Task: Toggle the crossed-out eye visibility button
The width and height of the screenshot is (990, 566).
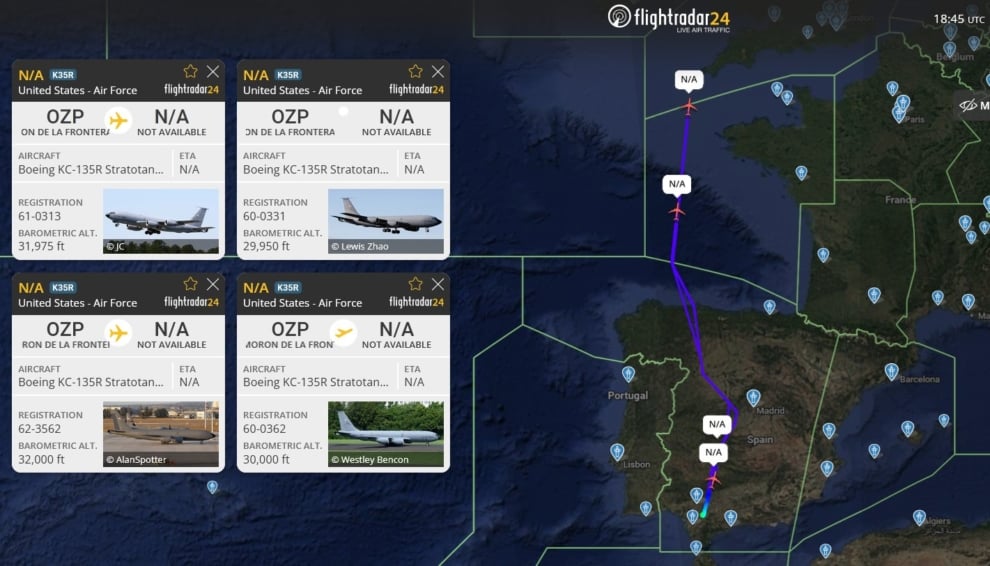Action: [x=967, y=105]
